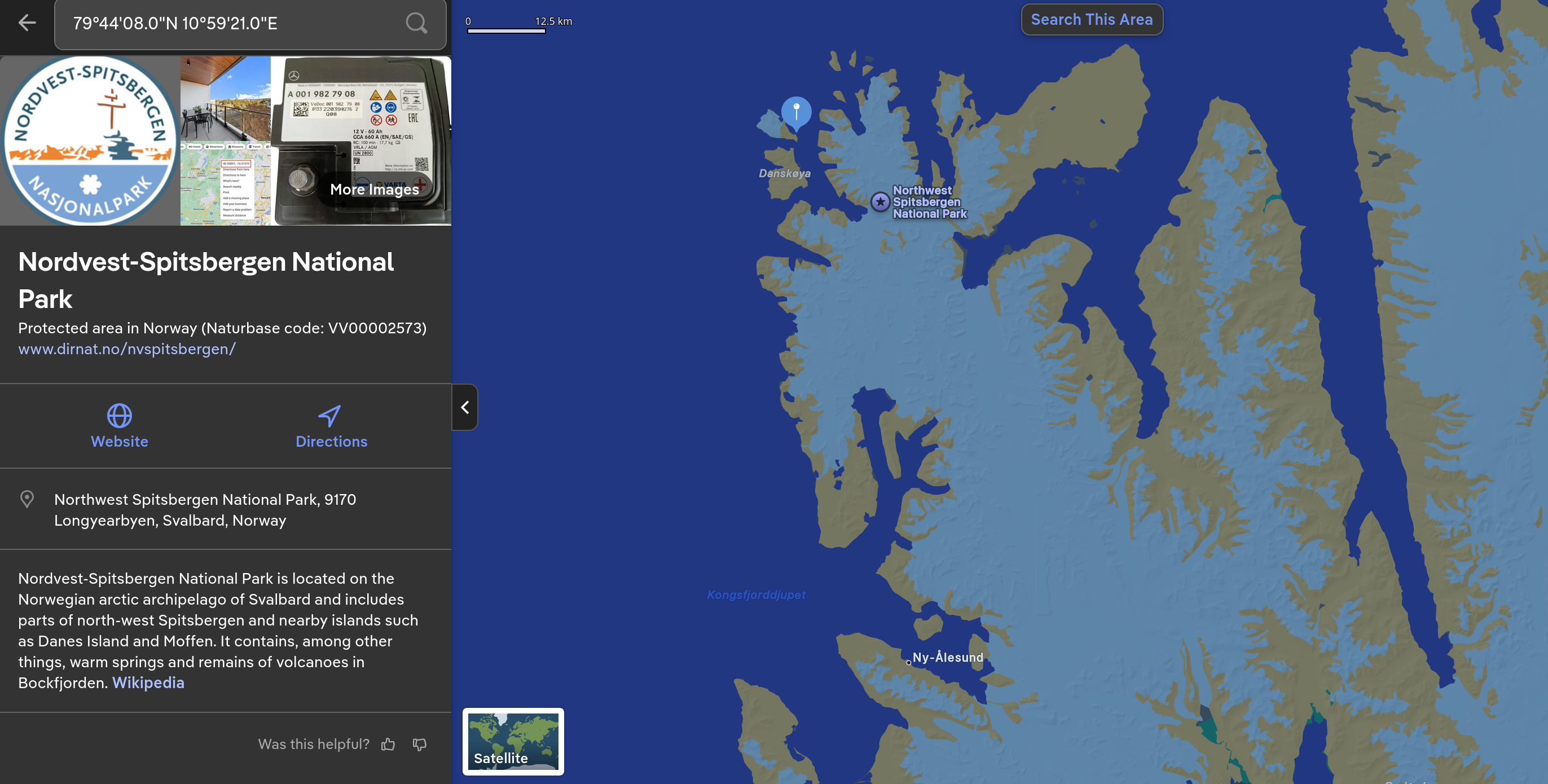Go back using the arrow button
Image resolution: width=1548 pixels, height=784 pixels.
point(27,23)
